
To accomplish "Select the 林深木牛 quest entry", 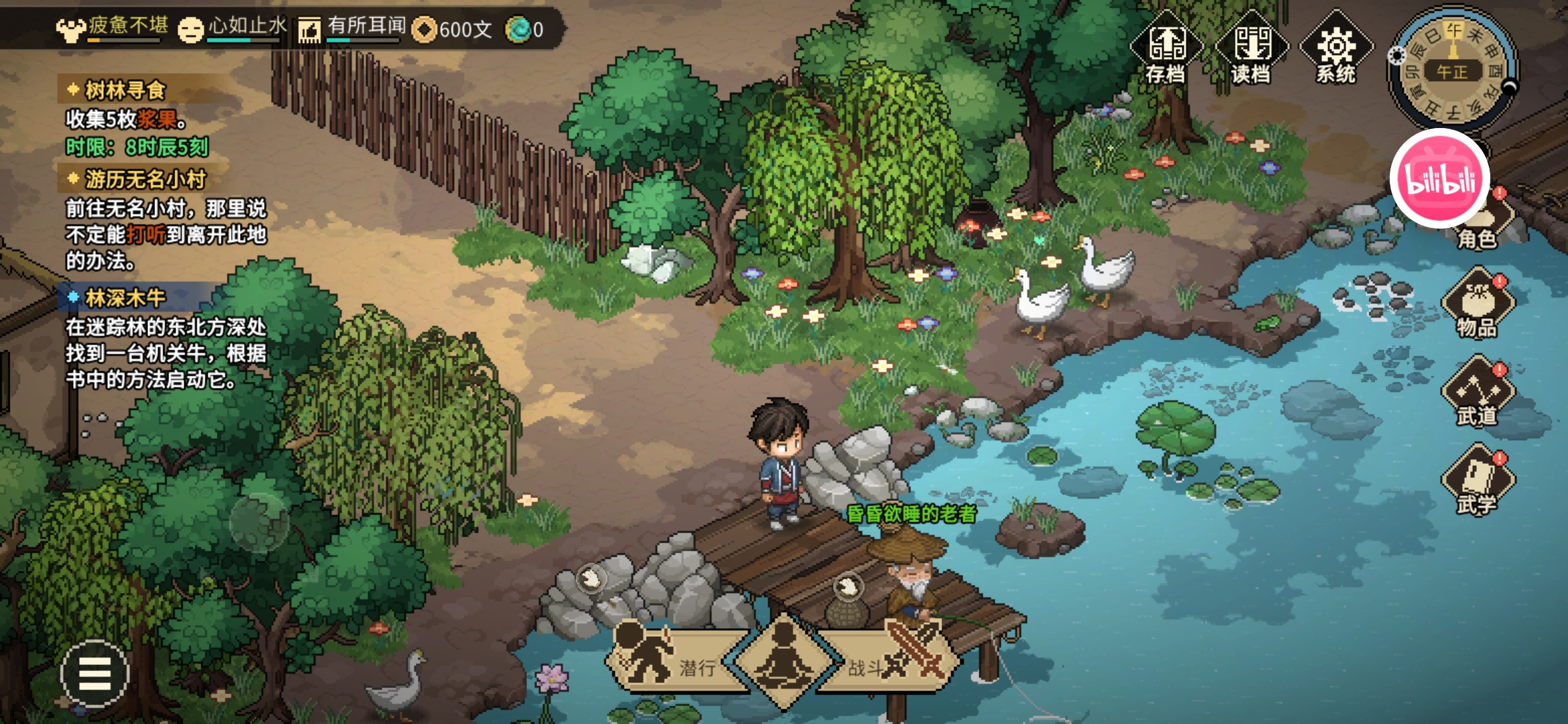I will coord(125,298).
